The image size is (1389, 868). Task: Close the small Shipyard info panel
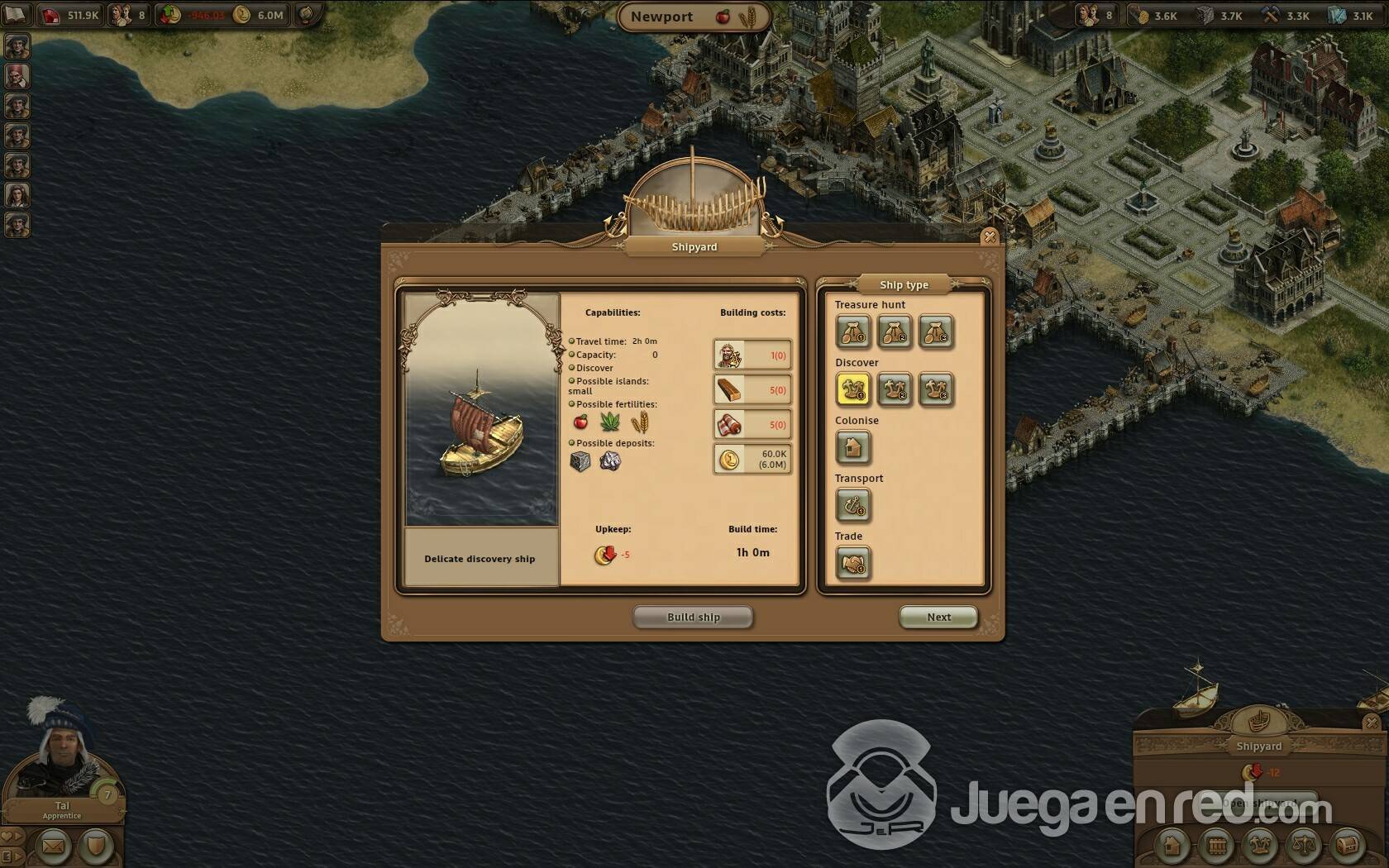pyautogui.click(x=1372, y=722)
